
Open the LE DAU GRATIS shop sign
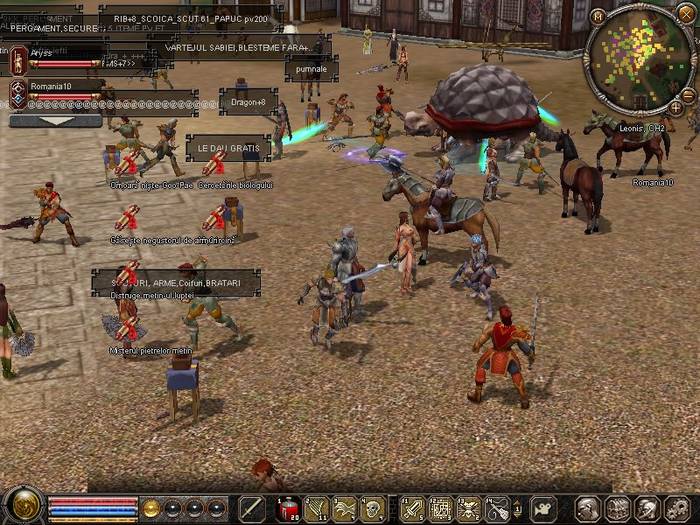(x=228, y=148)
